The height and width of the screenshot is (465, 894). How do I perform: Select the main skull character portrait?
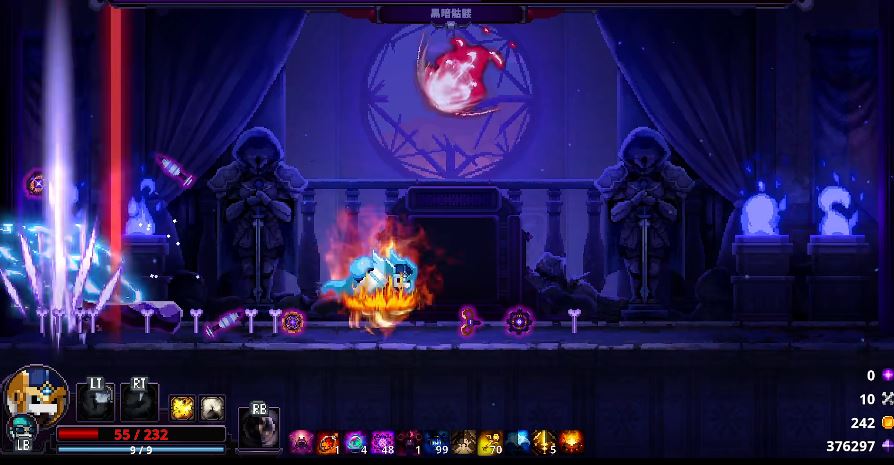tap(36, 394)
